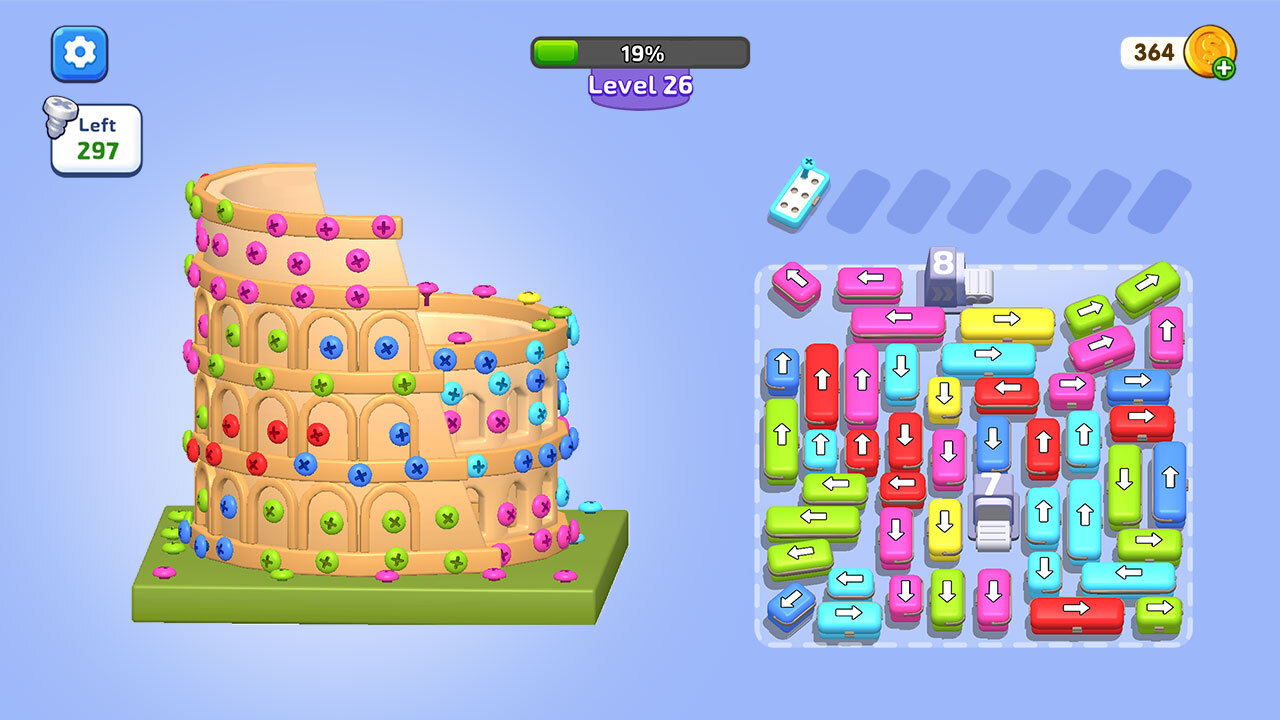Tap the blue down-left diagonal arrow block

coord(791,603)
